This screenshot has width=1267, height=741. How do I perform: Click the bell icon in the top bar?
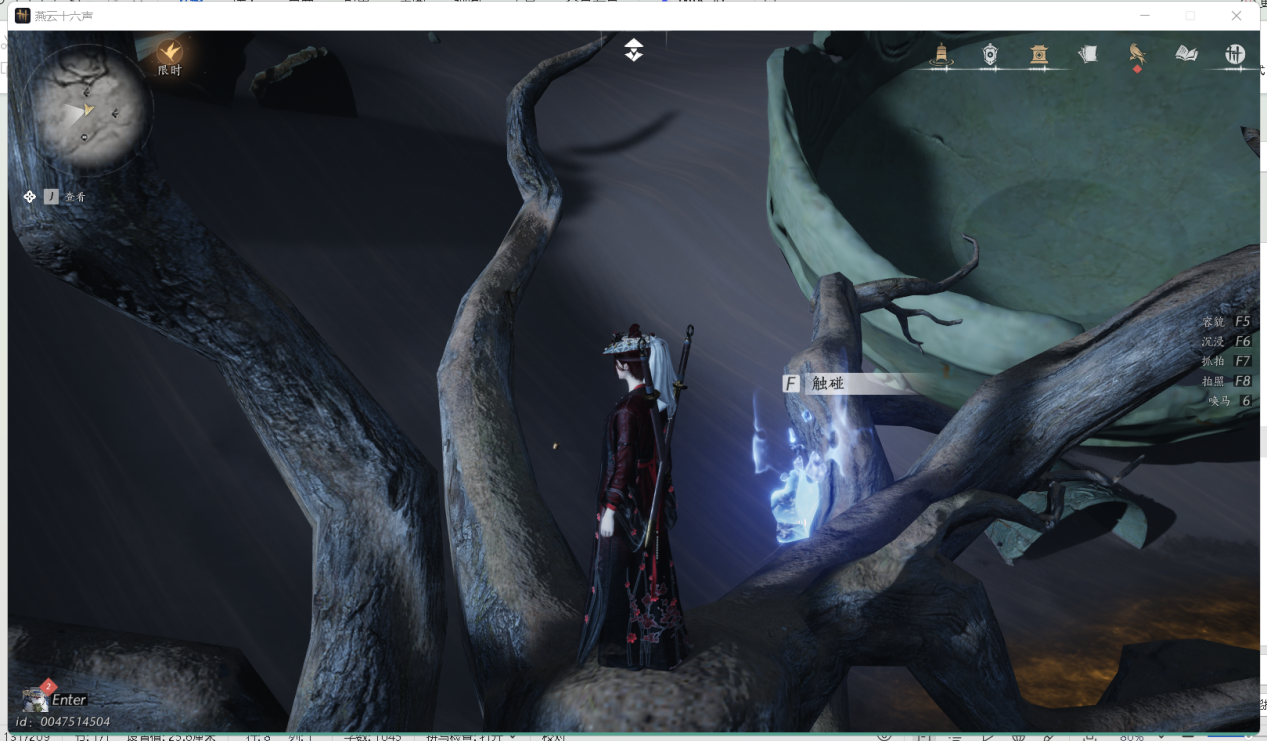click(940, 54)
